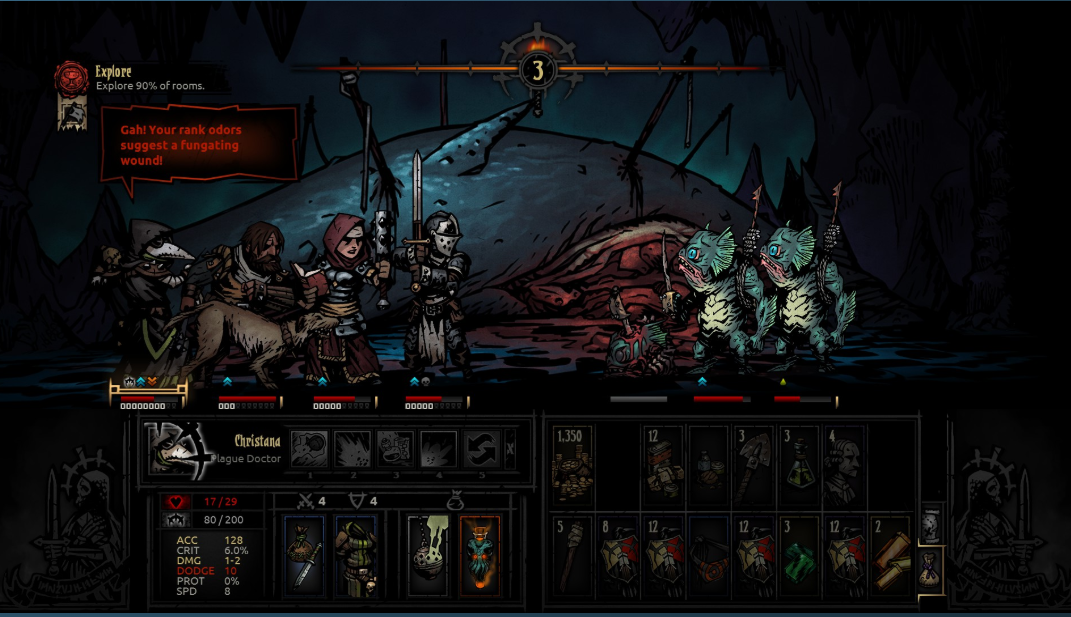Select the stone bust stack of 4
Image resolution: width=1071 pixels, height=617 pixels.
(x=843, y=465)
